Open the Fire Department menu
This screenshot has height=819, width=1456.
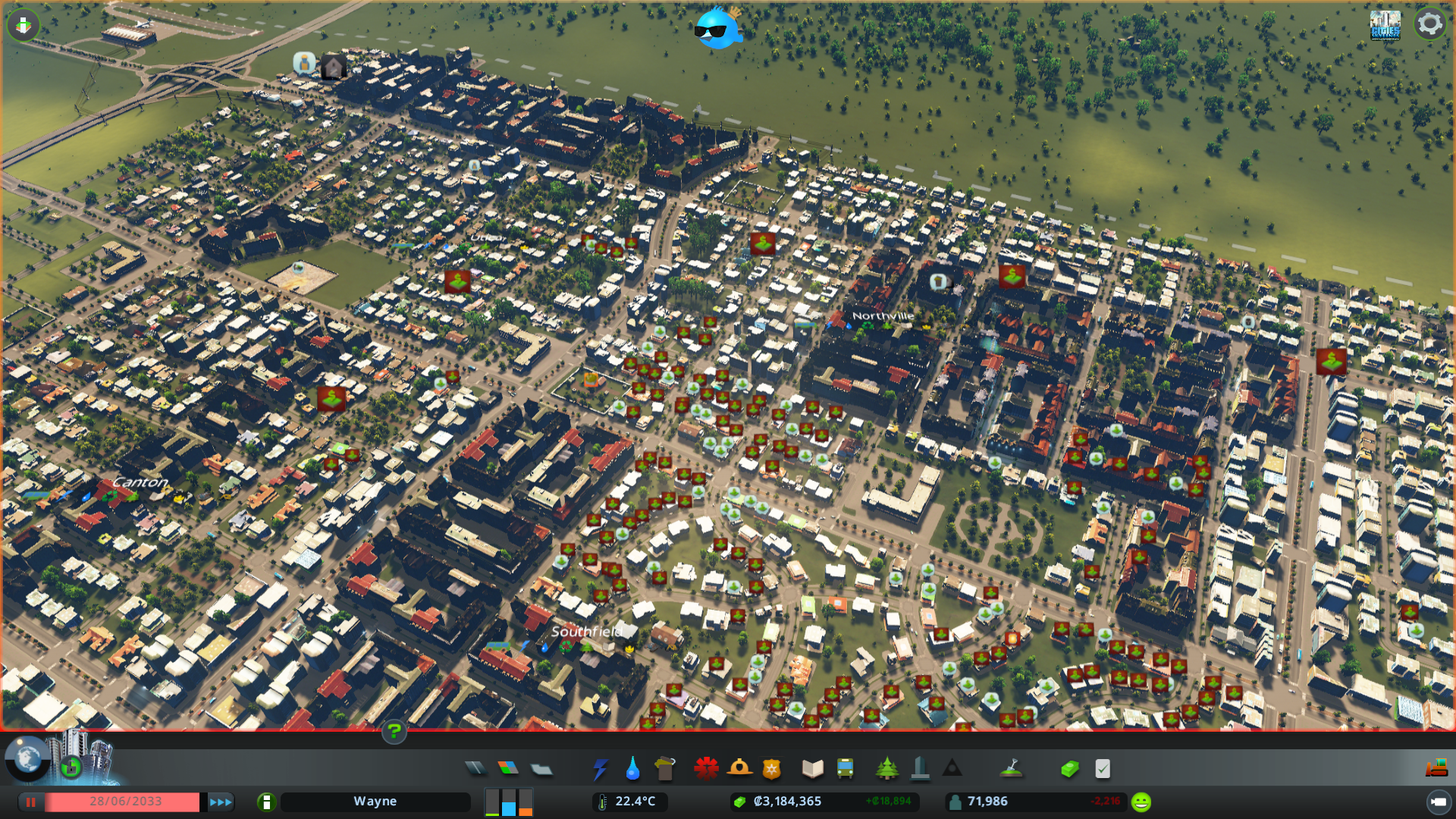click(x=739, y=768)
